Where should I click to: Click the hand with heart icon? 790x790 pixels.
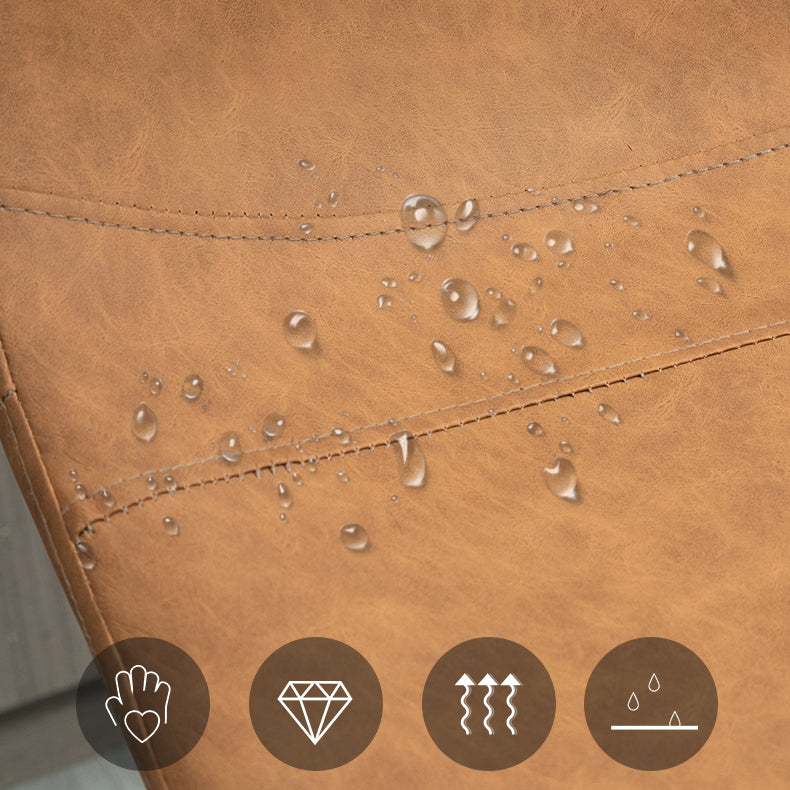coord(142,704)
